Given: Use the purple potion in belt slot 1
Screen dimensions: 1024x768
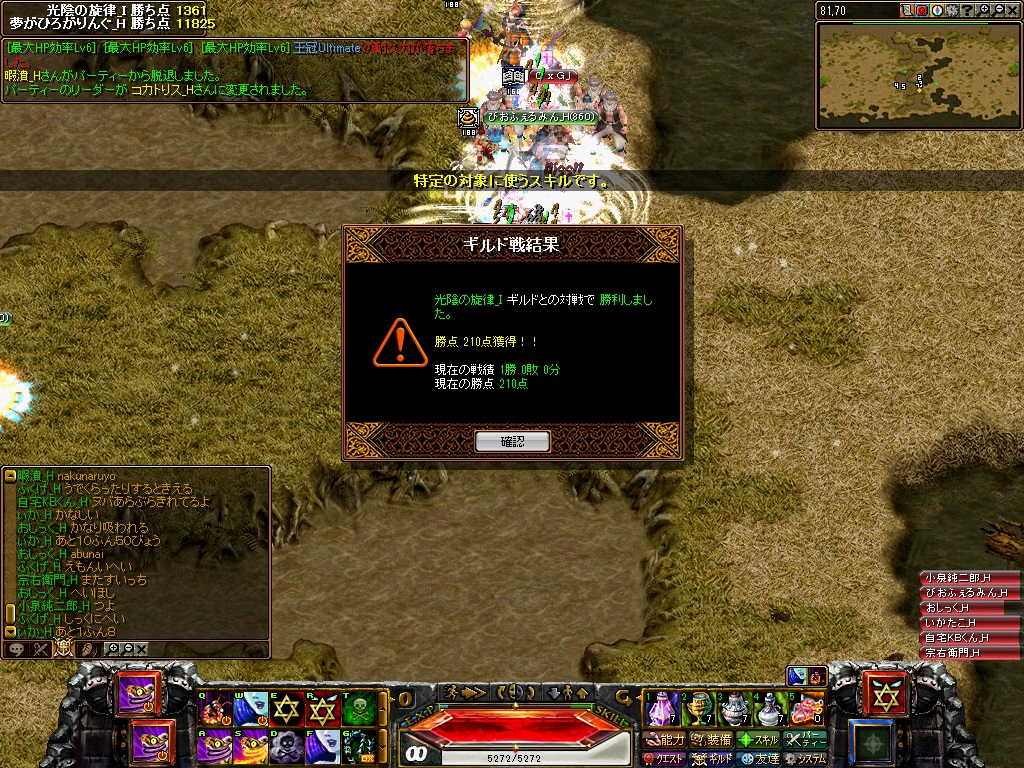Looking at the screenshot, I should click(x=662, y=708).
